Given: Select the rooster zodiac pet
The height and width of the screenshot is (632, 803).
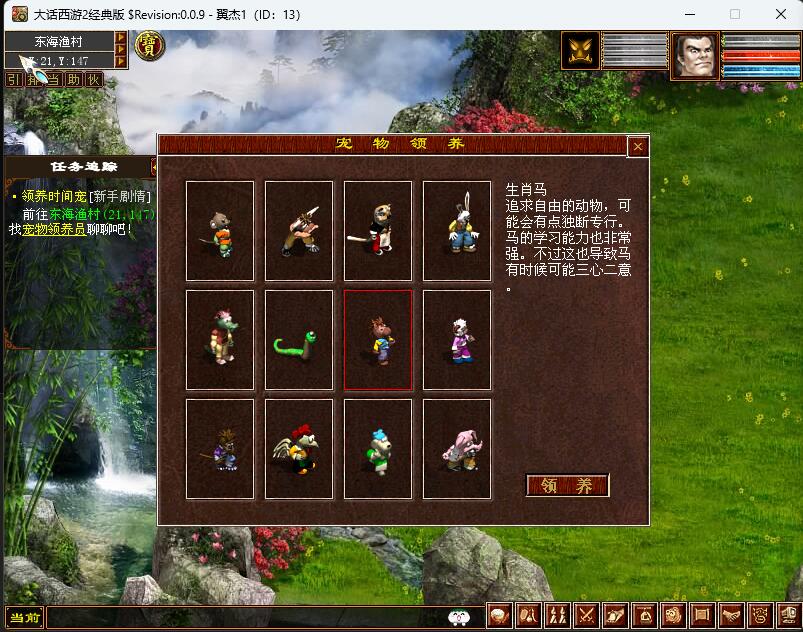Looking at the screenshot, I should pos(299,449).
